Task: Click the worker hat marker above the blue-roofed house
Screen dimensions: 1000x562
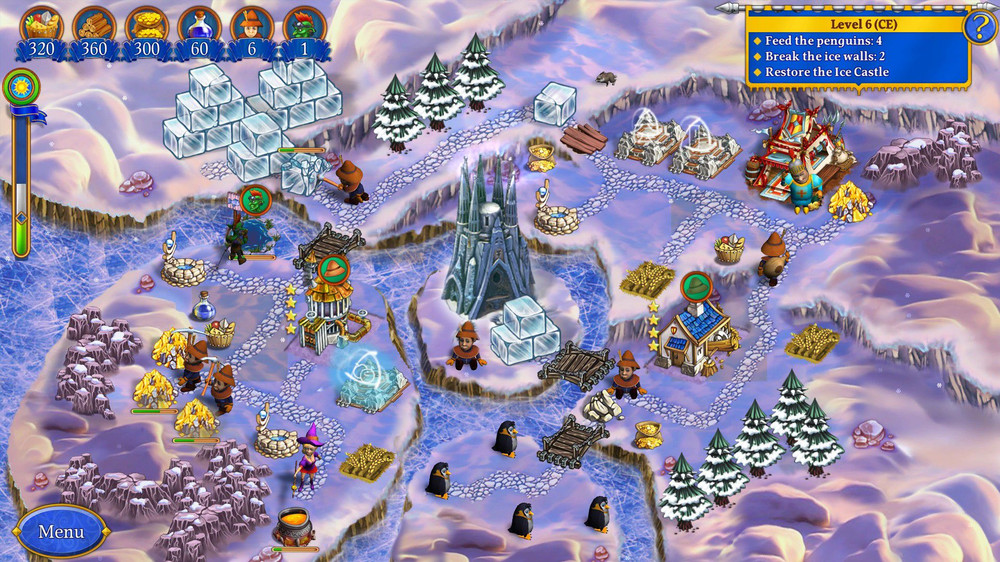Action: click(695, 286)
